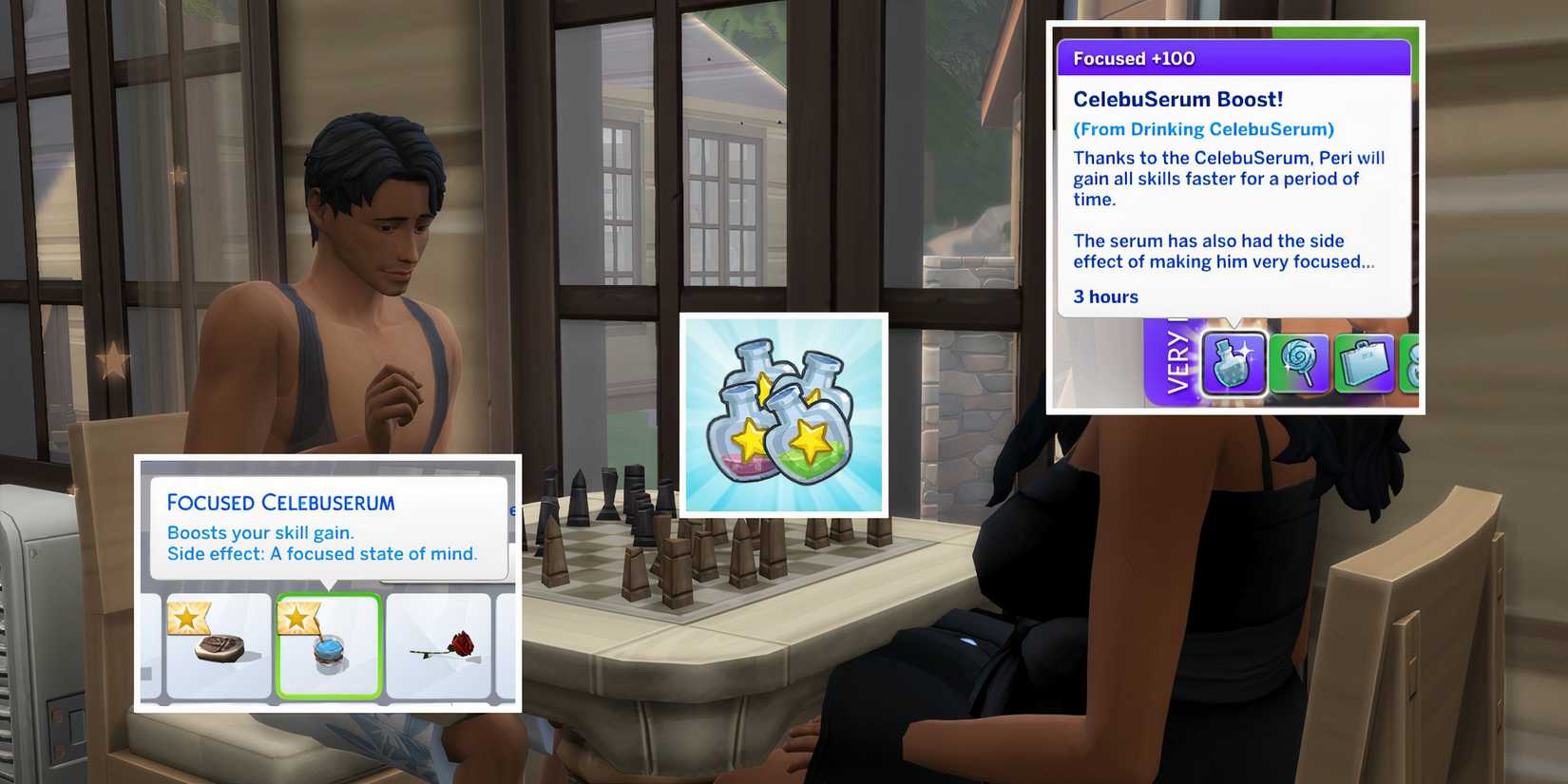Screen dimensions: 1568x784
Task: Select the red rose inventory slot
Action: coord(443,650)
